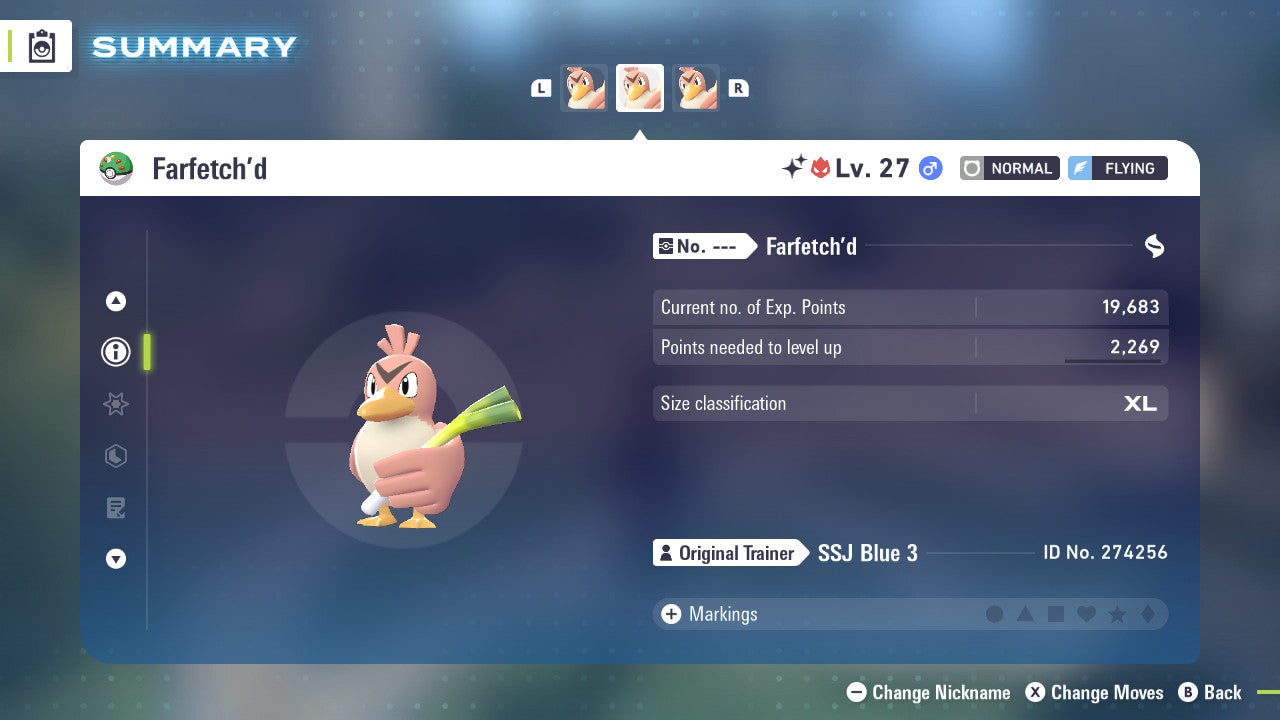Image resolution: width=1280 pixels, height=720 pixels.
Task: Click the up arrow to view previous page
Action: coord(116,301)
